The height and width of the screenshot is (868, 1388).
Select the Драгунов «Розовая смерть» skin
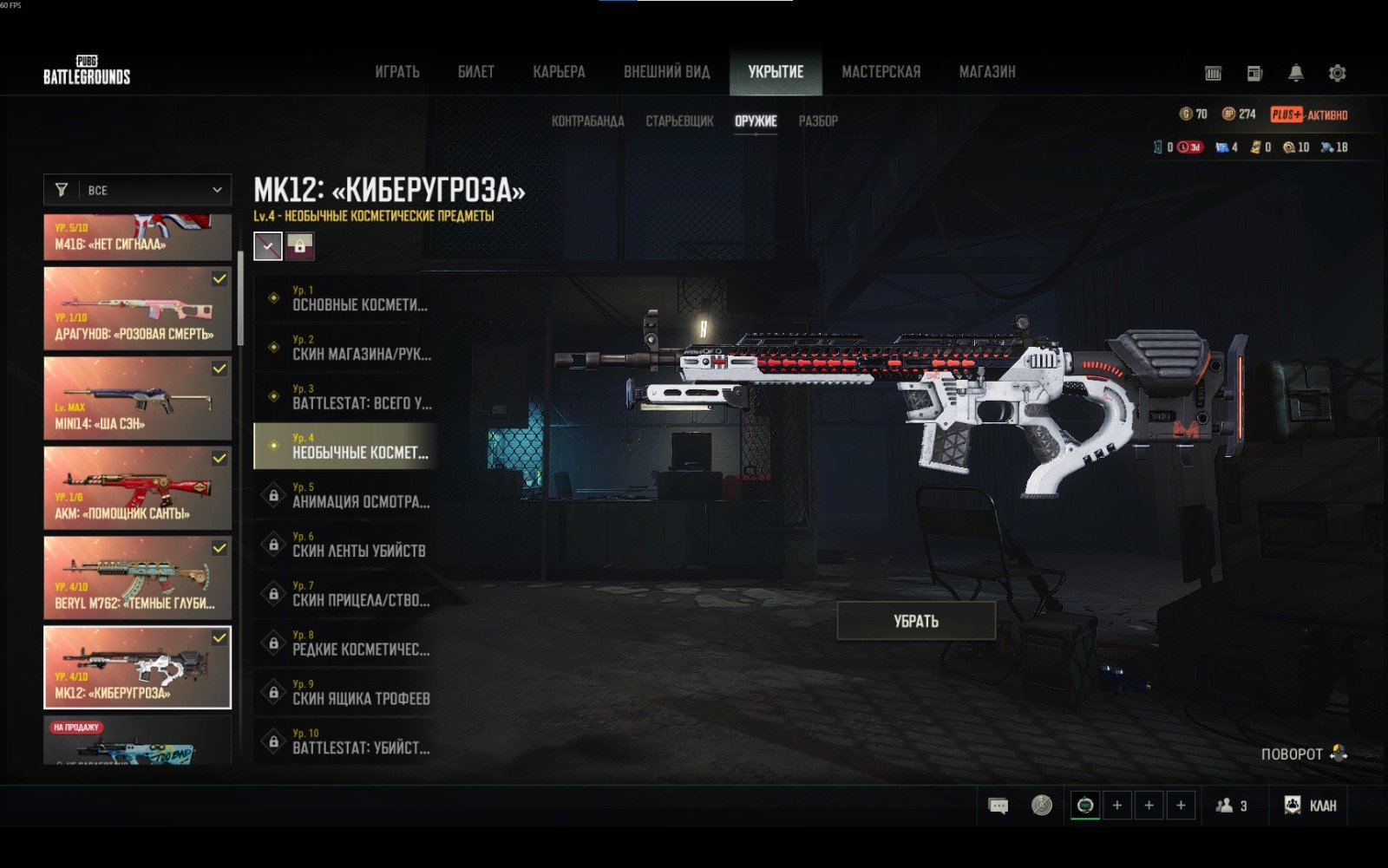coord(137,308)
